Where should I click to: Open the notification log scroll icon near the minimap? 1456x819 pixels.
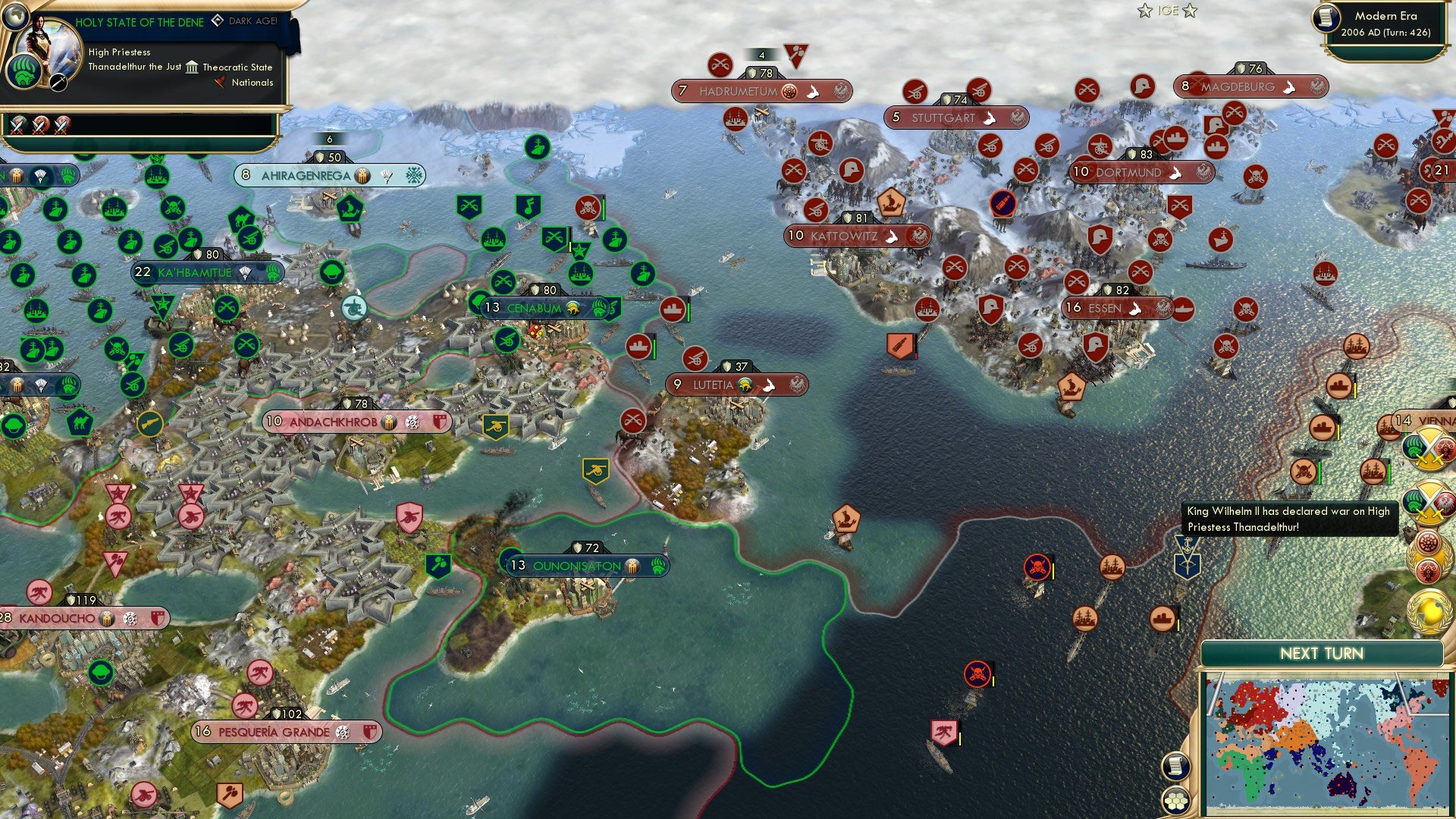1175,767
